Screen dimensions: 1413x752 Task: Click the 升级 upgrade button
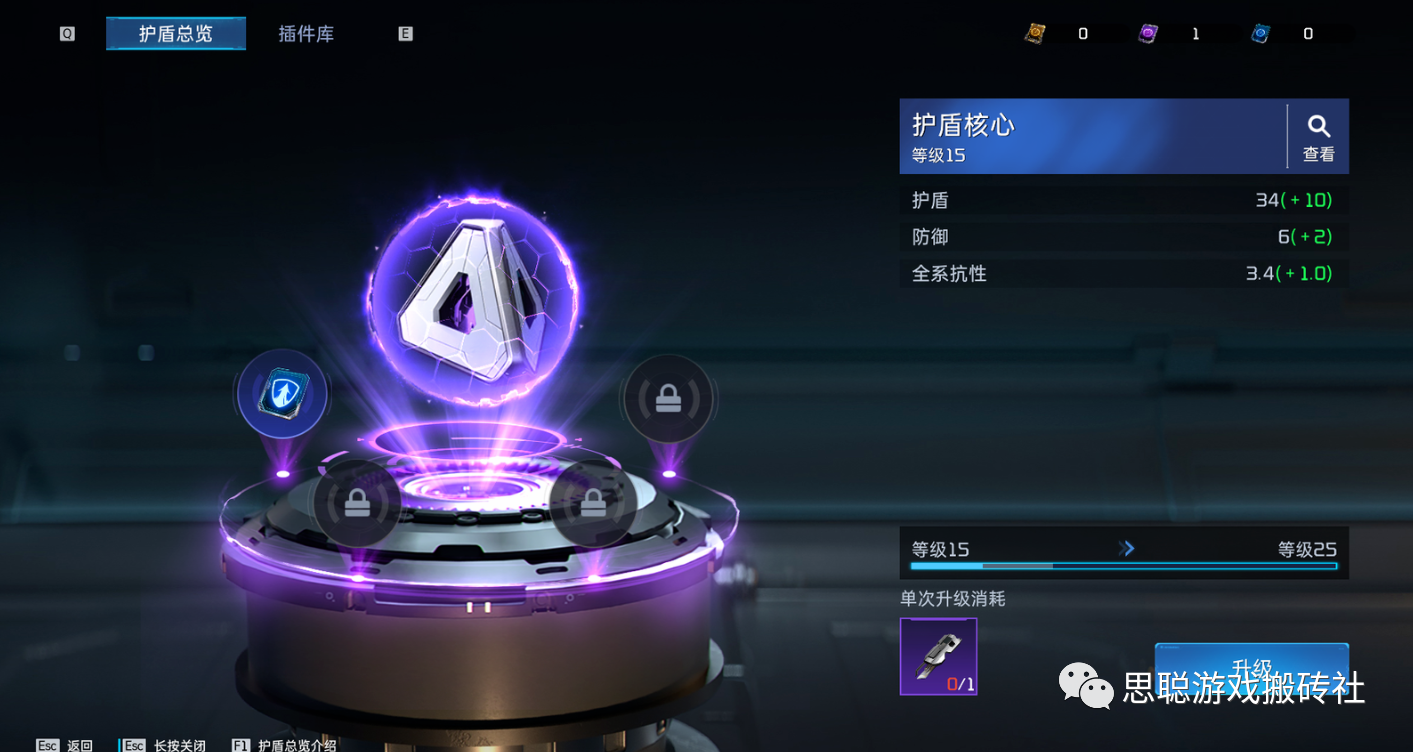(x=1251, y=667)
